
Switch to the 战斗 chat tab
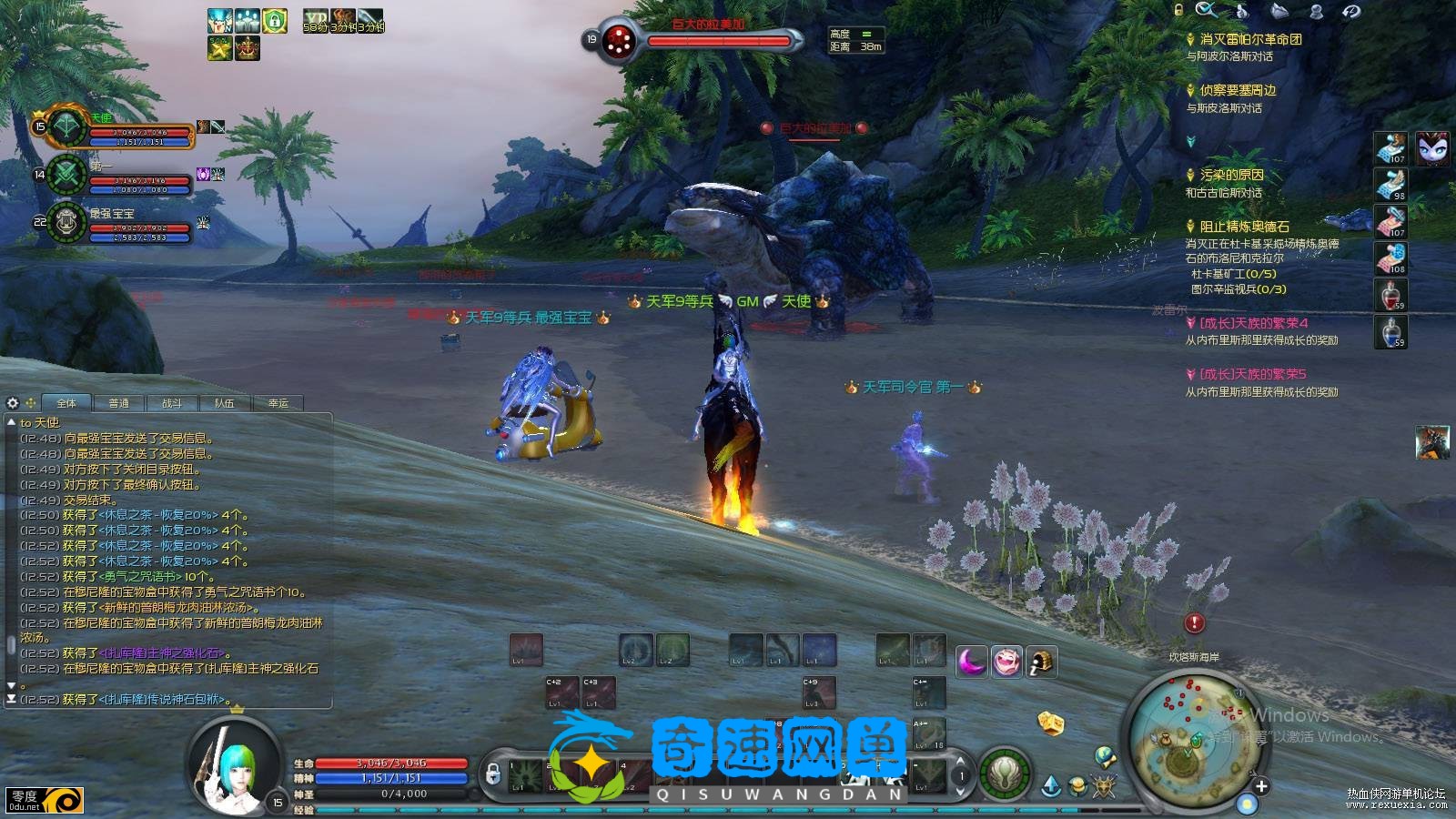(x=171, y=403)
